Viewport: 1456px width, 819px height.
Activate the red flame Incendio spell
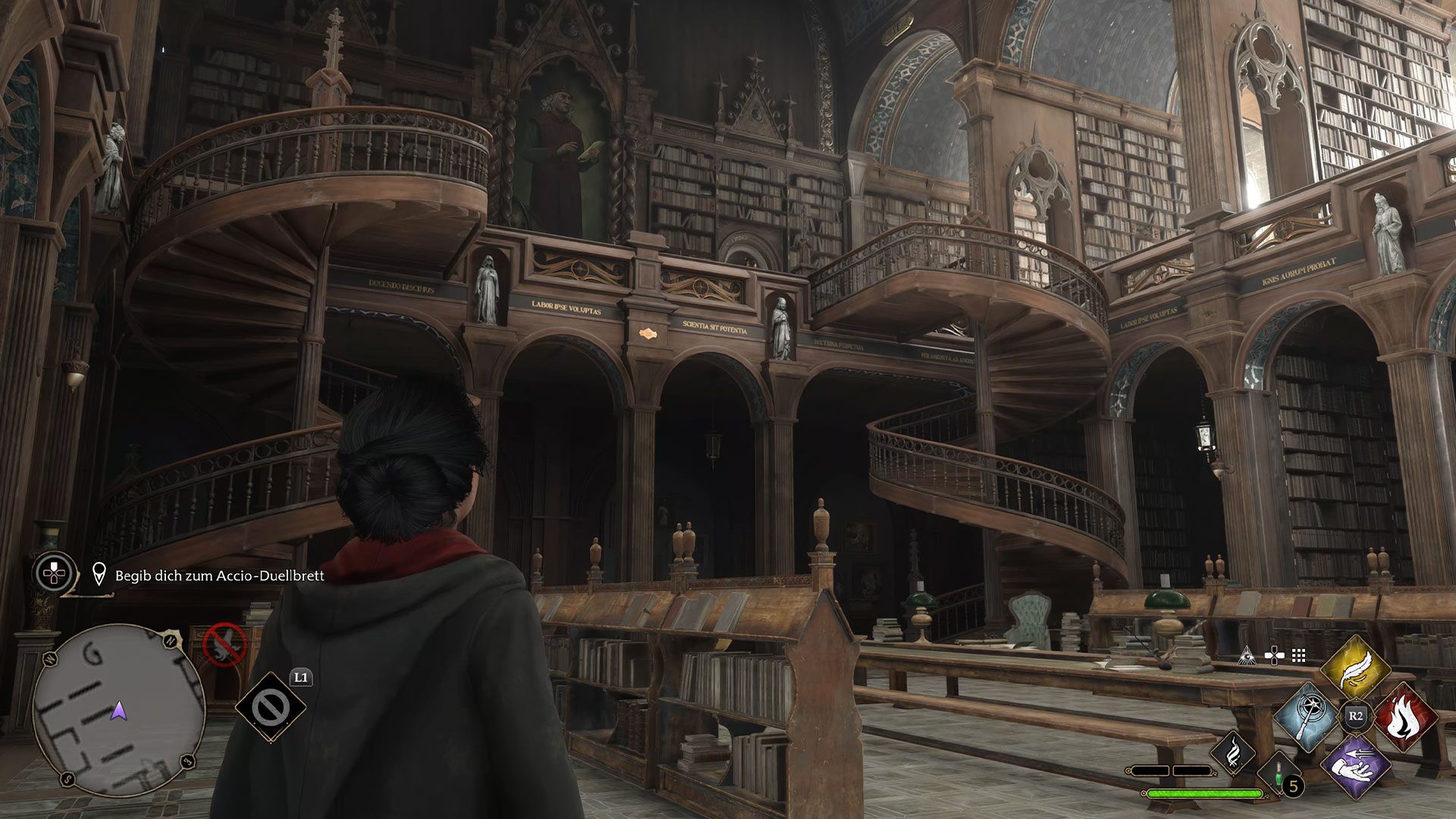click(1404, 716)
